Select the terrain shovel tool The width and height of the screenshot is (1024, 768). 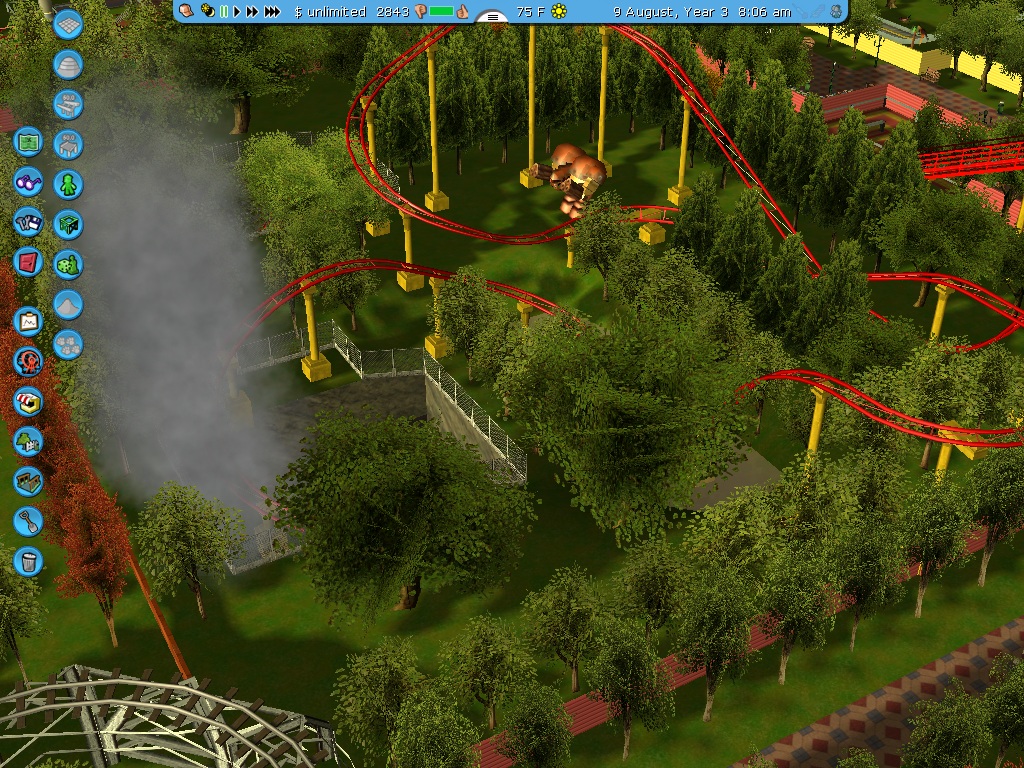point(28,521)
